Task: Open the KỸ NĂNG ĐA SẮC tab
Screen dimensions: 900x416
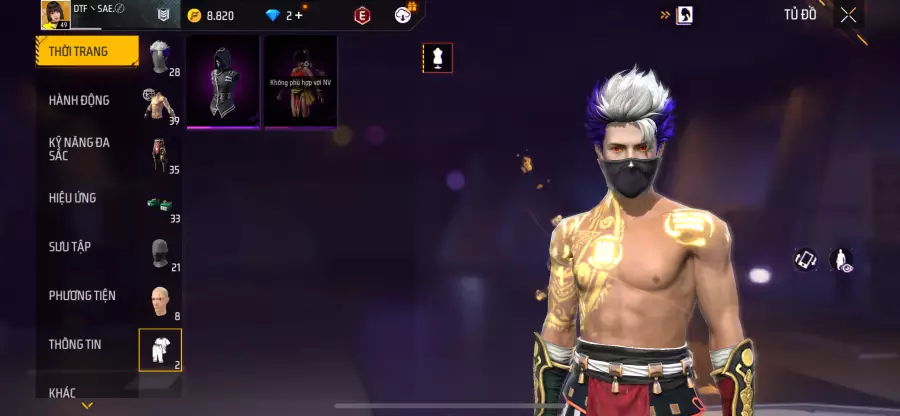Action: coord(80,149)
